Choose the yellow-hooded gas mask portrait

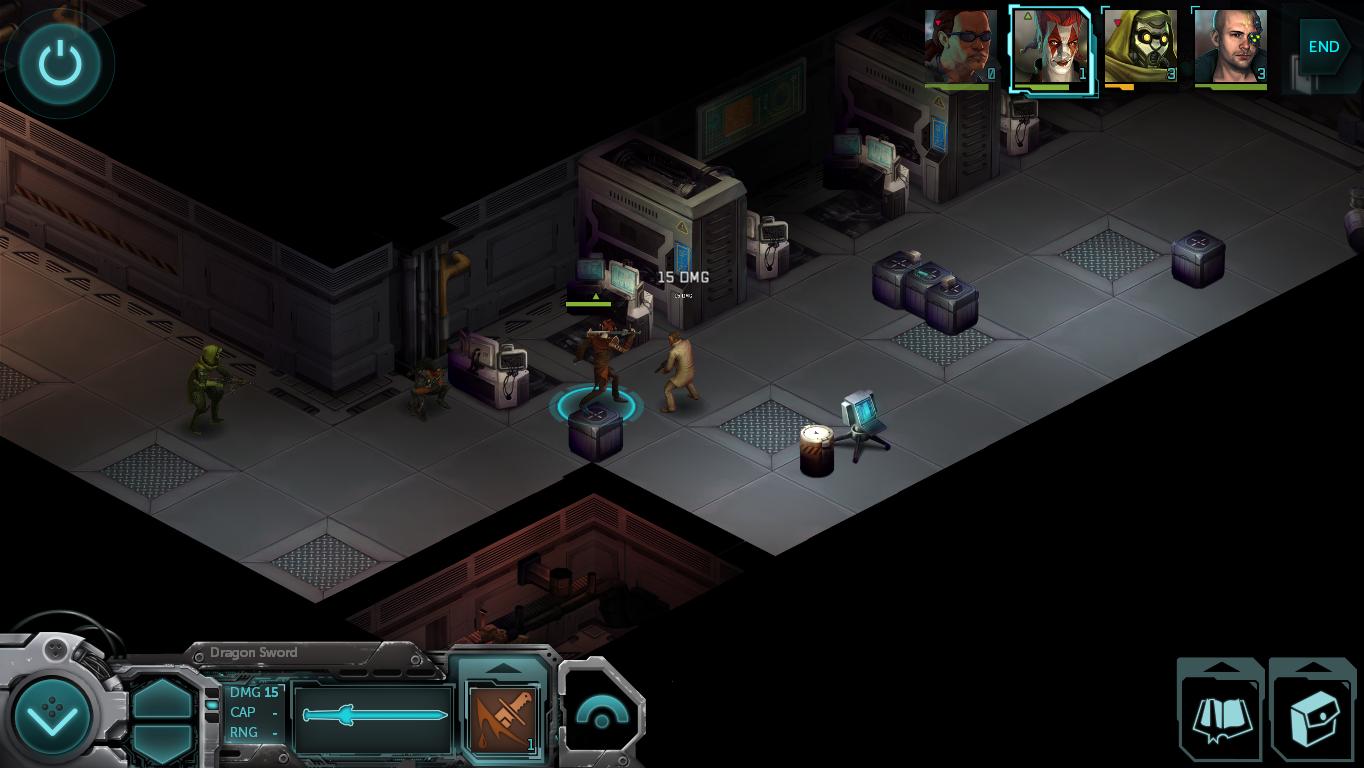(x=1140, y=47)
